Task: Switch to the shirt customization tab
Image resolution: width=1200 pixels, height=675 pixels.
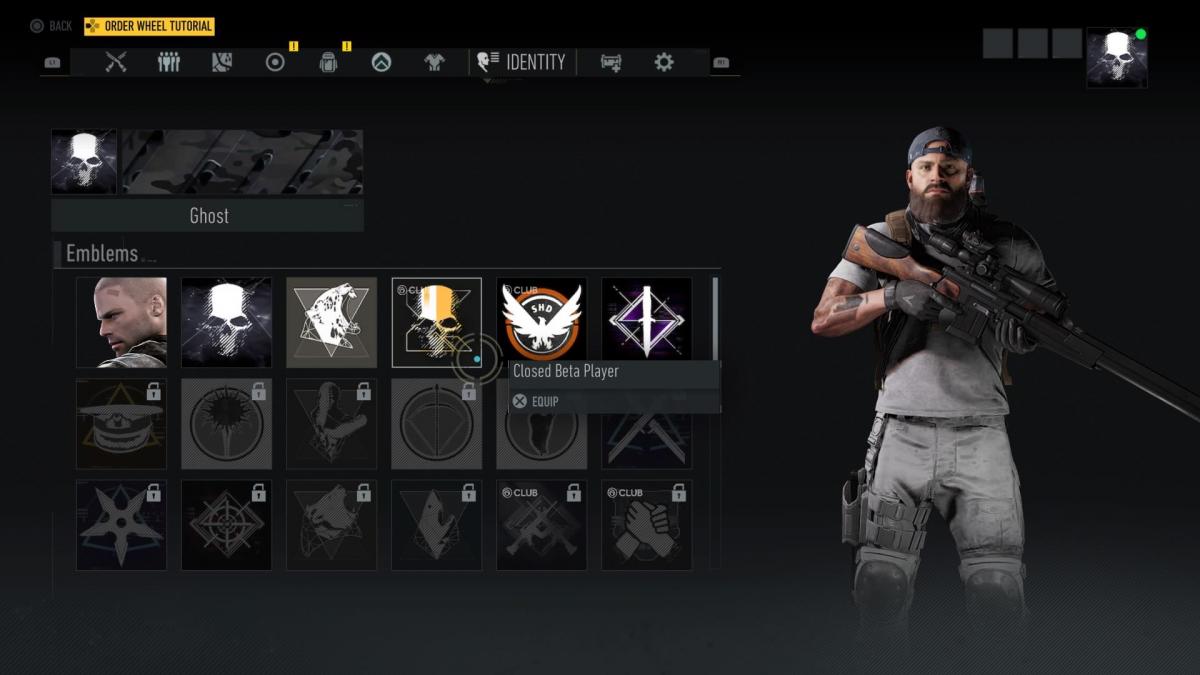Action: click(x=433, y=62)
